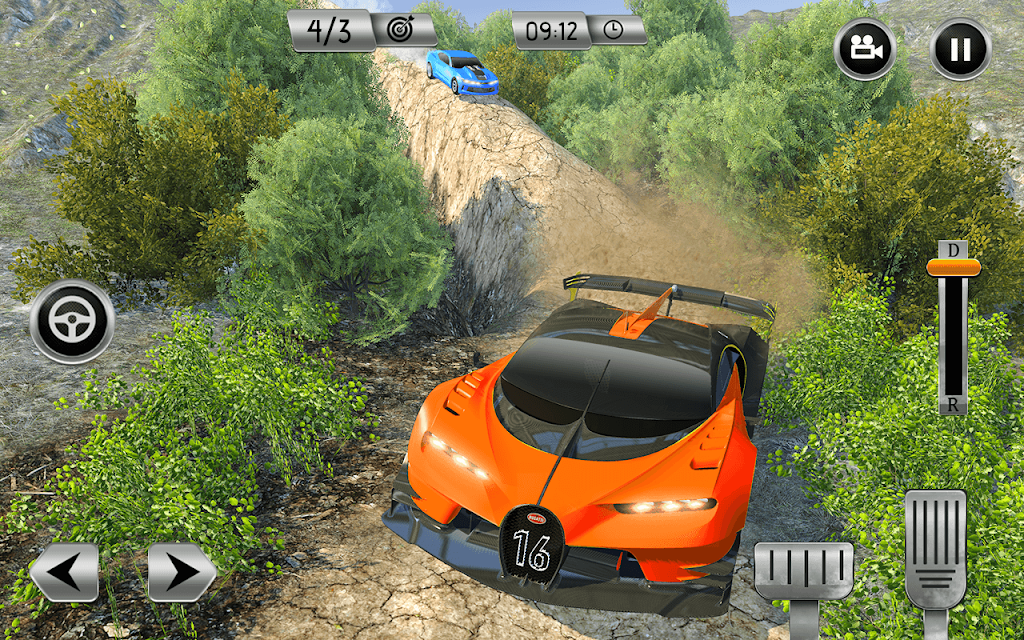
Task: Click the orange gear shifter handle
Action: (953, 267)
